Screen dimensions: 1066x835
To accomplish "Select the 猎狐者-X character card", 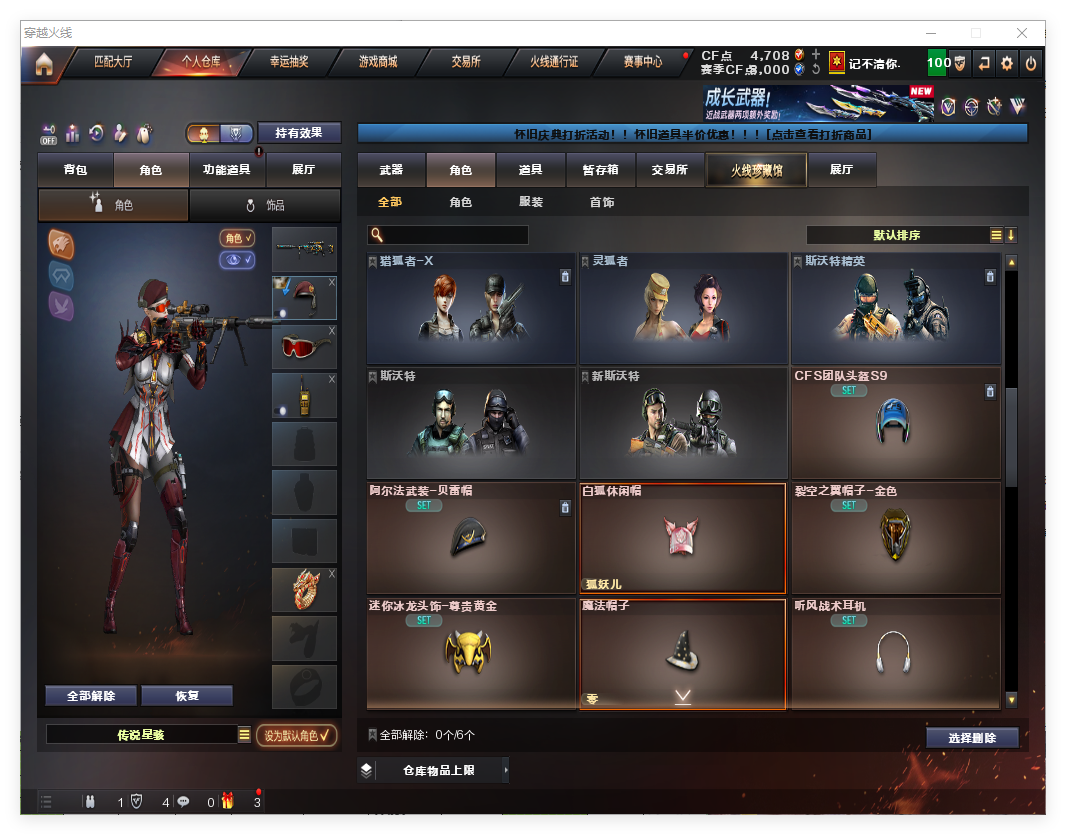I will [x=470, y=308].
